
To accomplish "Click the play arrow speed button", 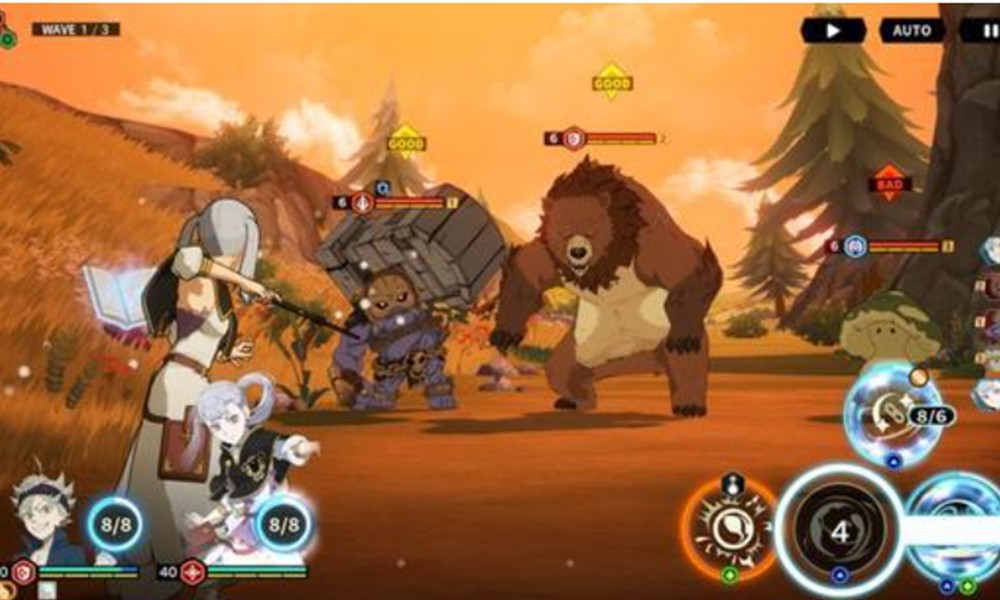I will [x=832, y=30].
